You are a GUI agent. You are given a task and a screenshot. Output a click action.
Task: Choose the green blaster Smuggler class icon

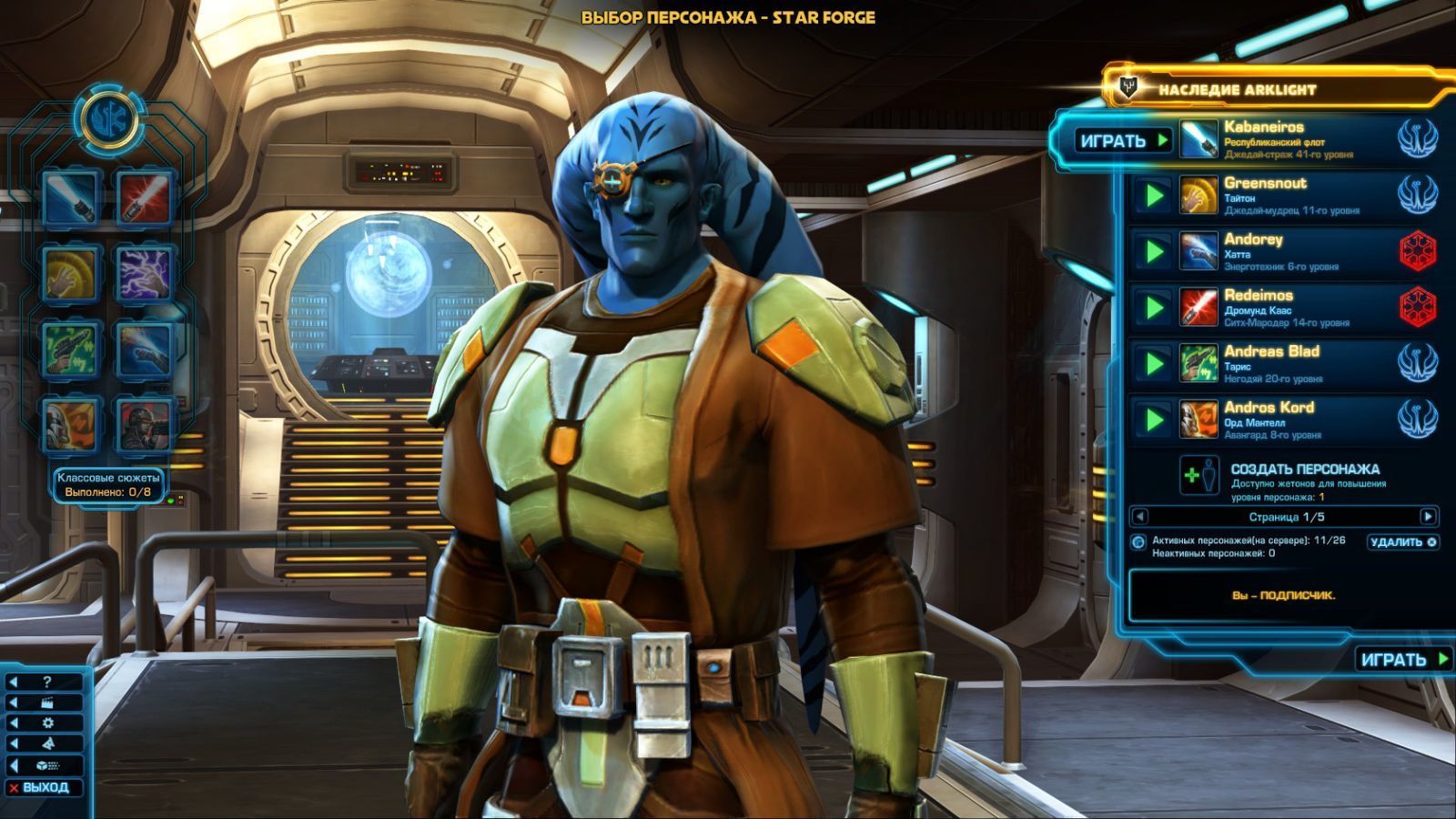click(x=69, y=349)
